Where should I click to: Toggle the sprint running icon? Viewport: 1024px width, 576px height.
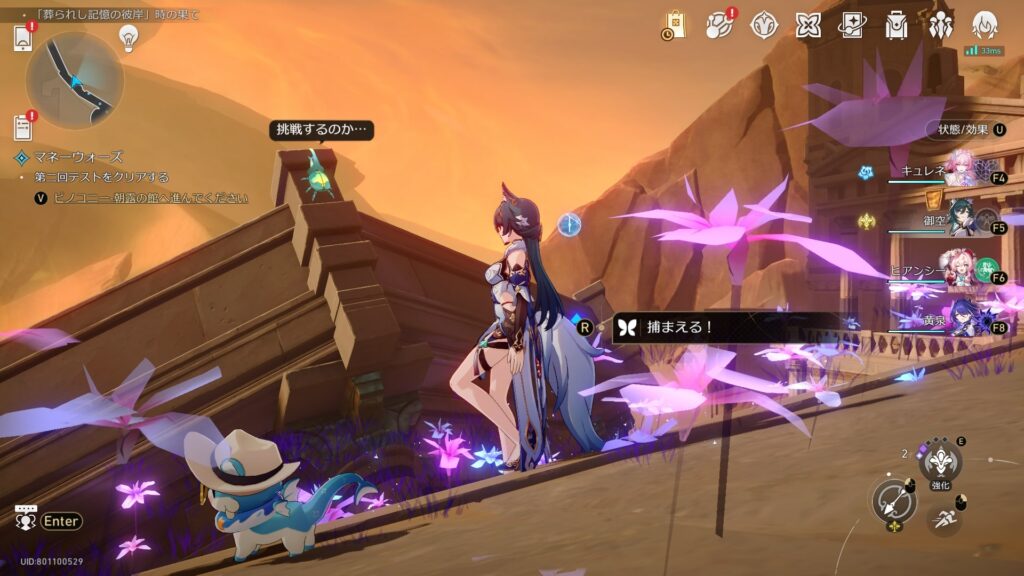pyautogui.click(x=939, y=516)
